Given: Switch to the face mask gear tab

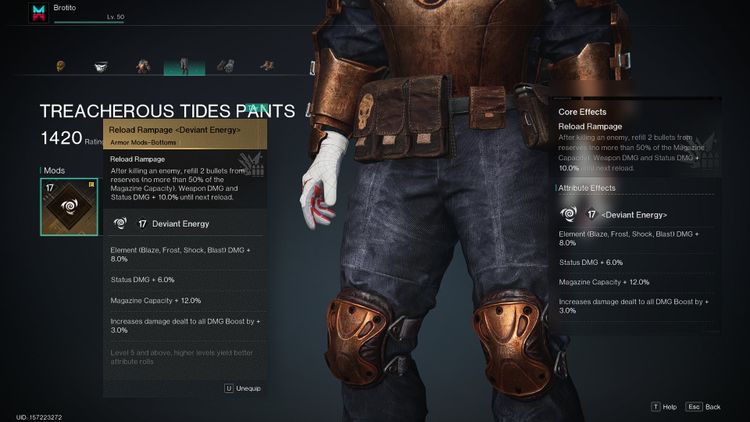Looking at the screenshot, I should point(101,68).
